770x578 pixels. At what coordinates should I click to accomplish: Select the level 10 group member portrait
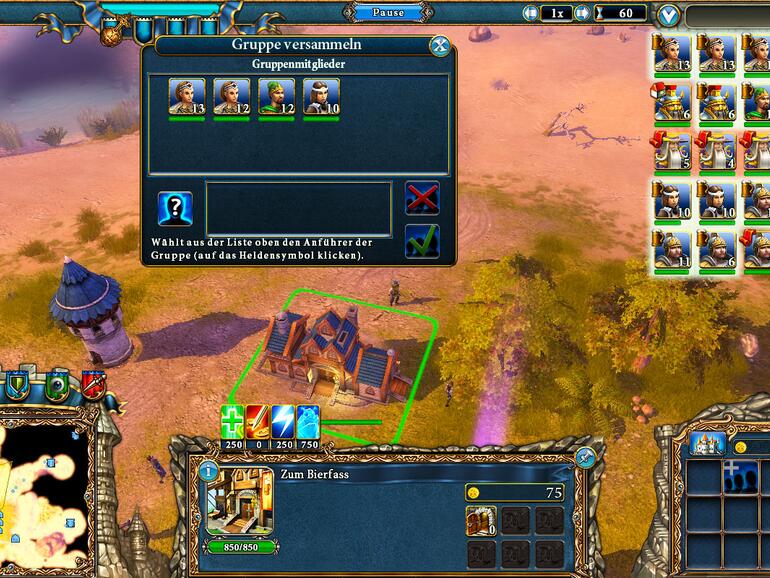(x=321, y=97)
